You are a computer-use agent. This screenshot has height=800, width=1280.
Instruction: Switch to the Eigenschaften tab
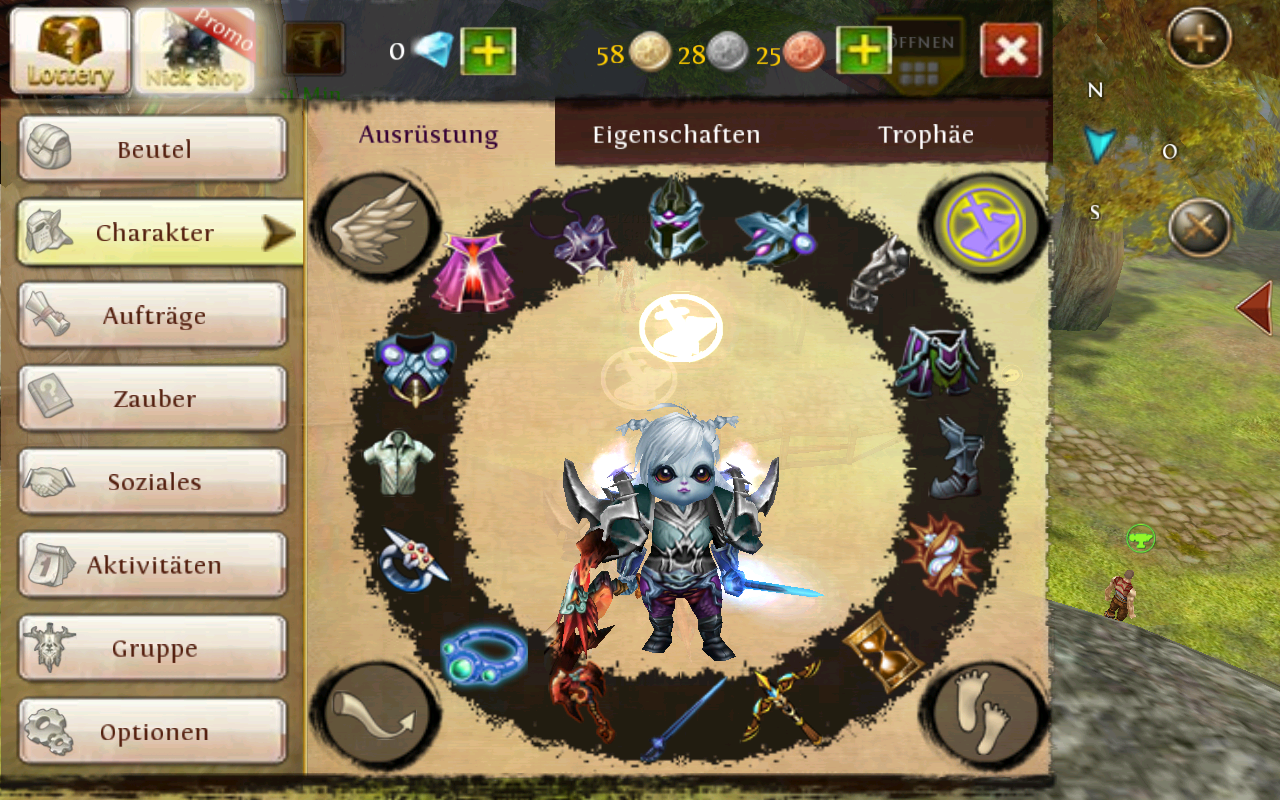pos(676,134)
